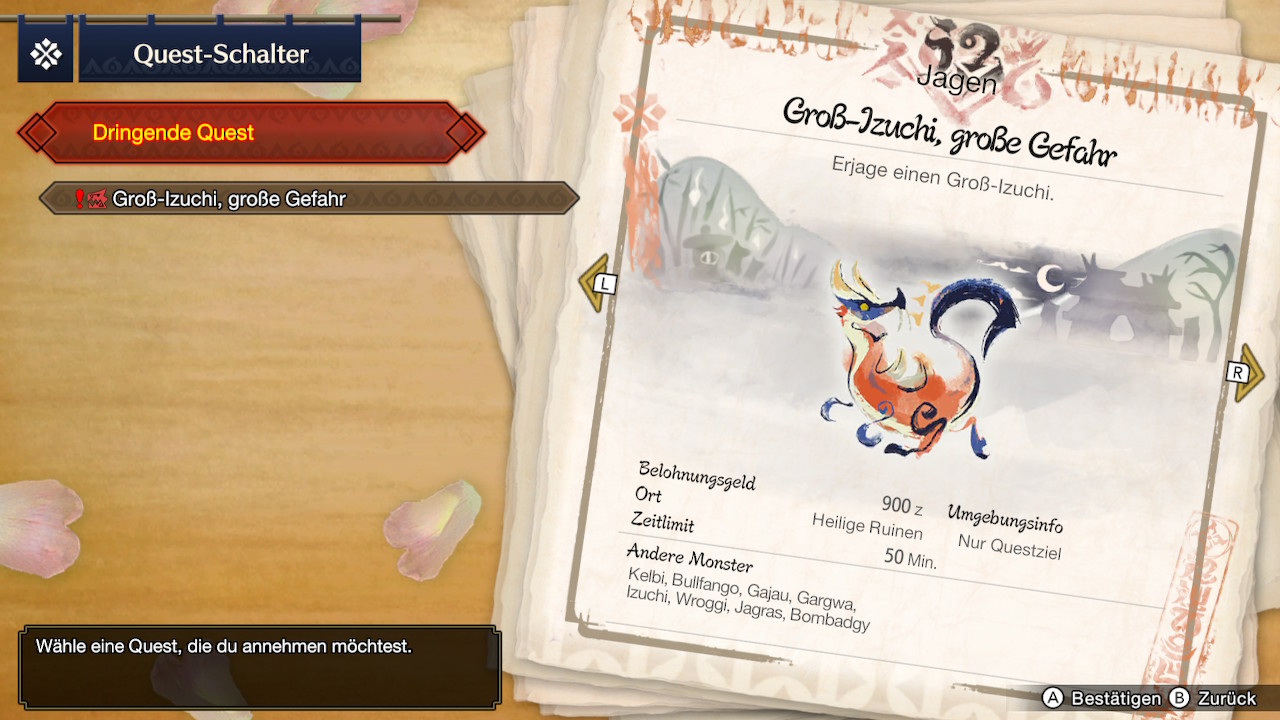This screenshot has height=720, width=1280.
Task: Flip to the next quest page arrow
Action: pos(1245,373)
